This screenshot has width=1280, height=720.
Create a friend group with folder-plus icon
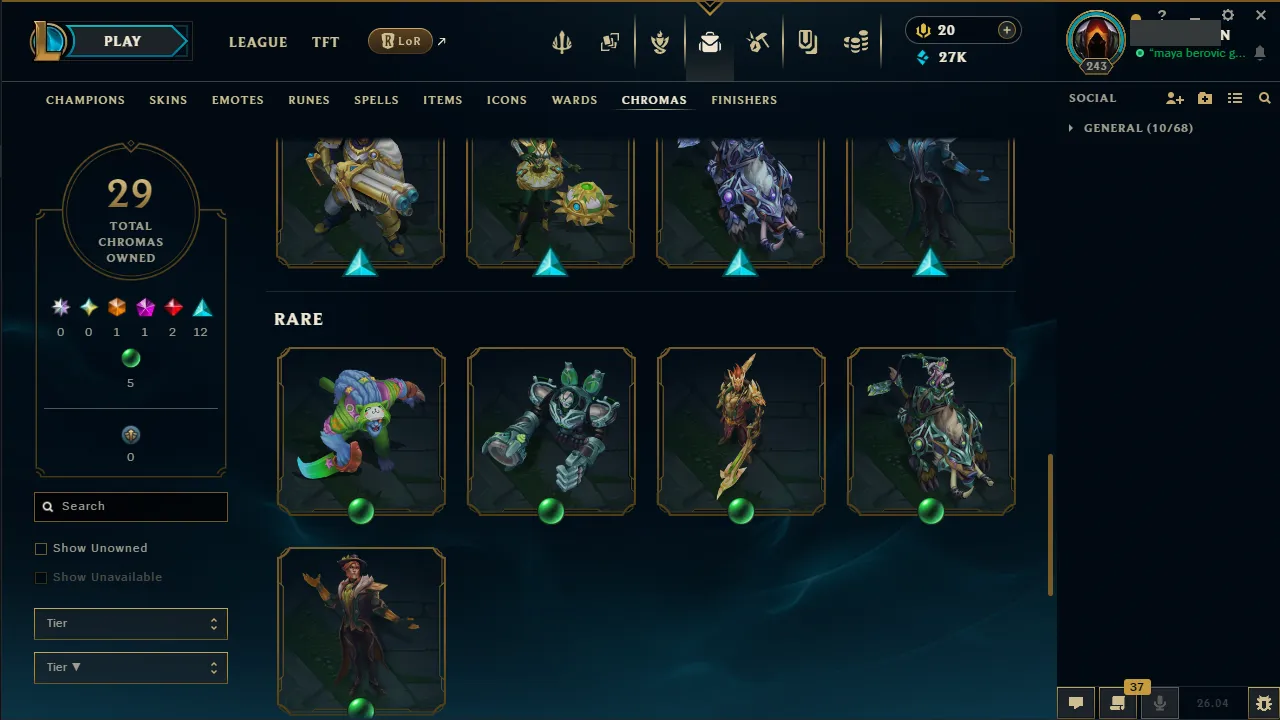[x=1204, y=98]
